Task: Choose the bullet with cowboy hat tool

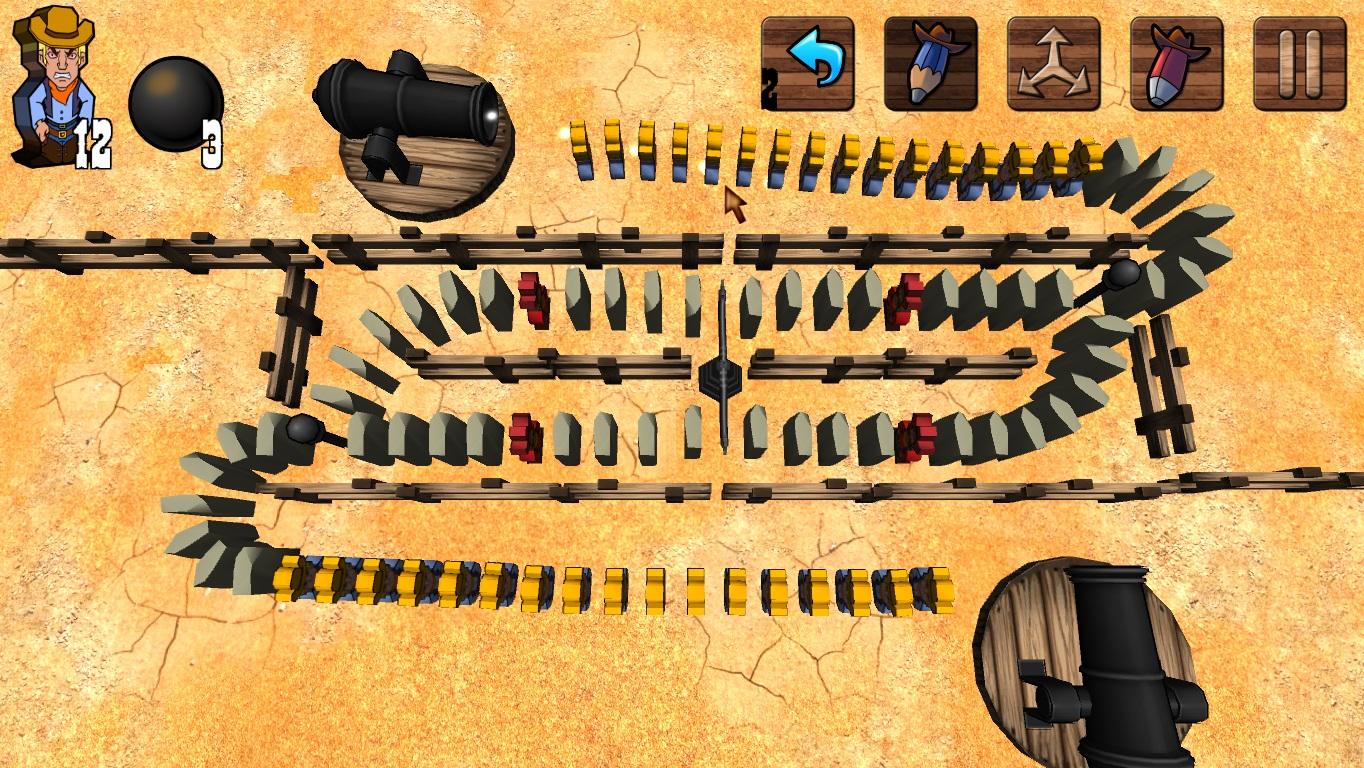Action: [x=1177, y=63]
